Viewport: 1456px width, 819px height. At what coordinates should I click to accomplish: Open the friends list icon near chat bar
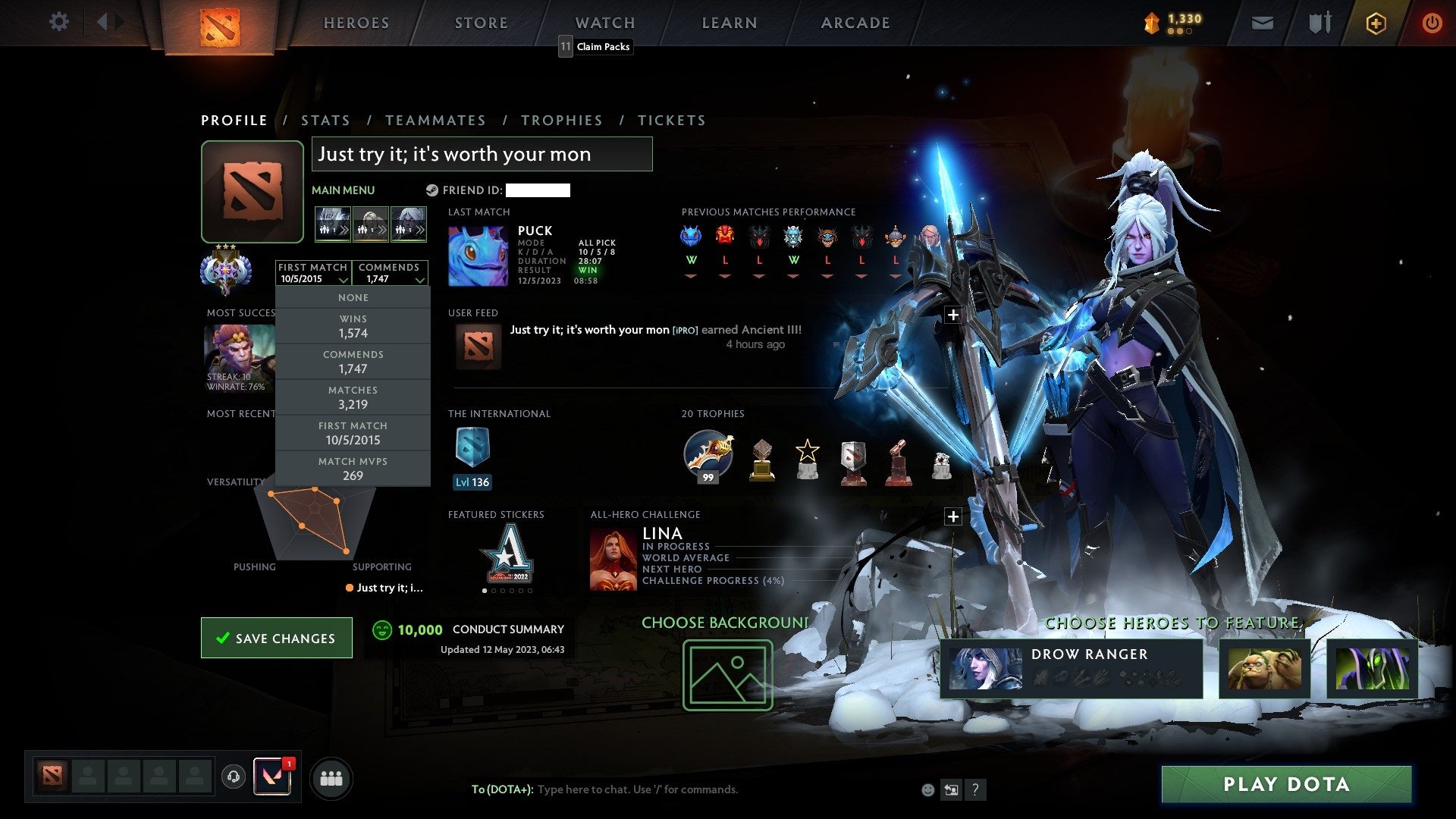point(330,777)
